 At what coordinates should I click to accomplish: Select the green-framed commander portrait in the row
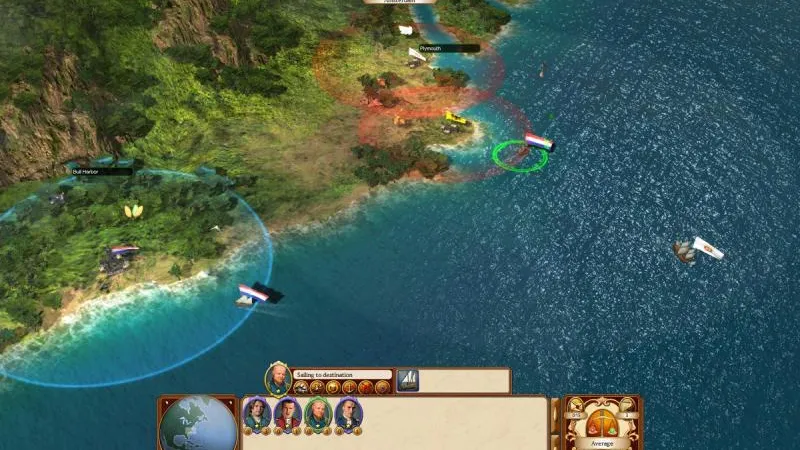(x=317, y=413)
